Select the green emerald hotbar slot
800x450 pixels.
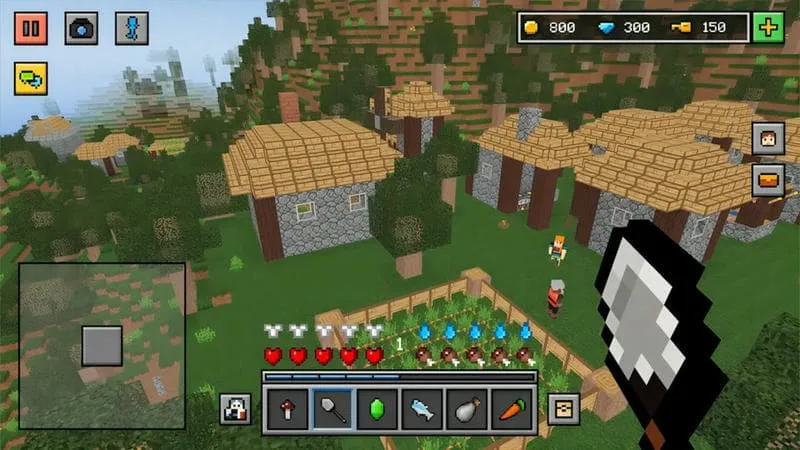(x=377, y=410)
